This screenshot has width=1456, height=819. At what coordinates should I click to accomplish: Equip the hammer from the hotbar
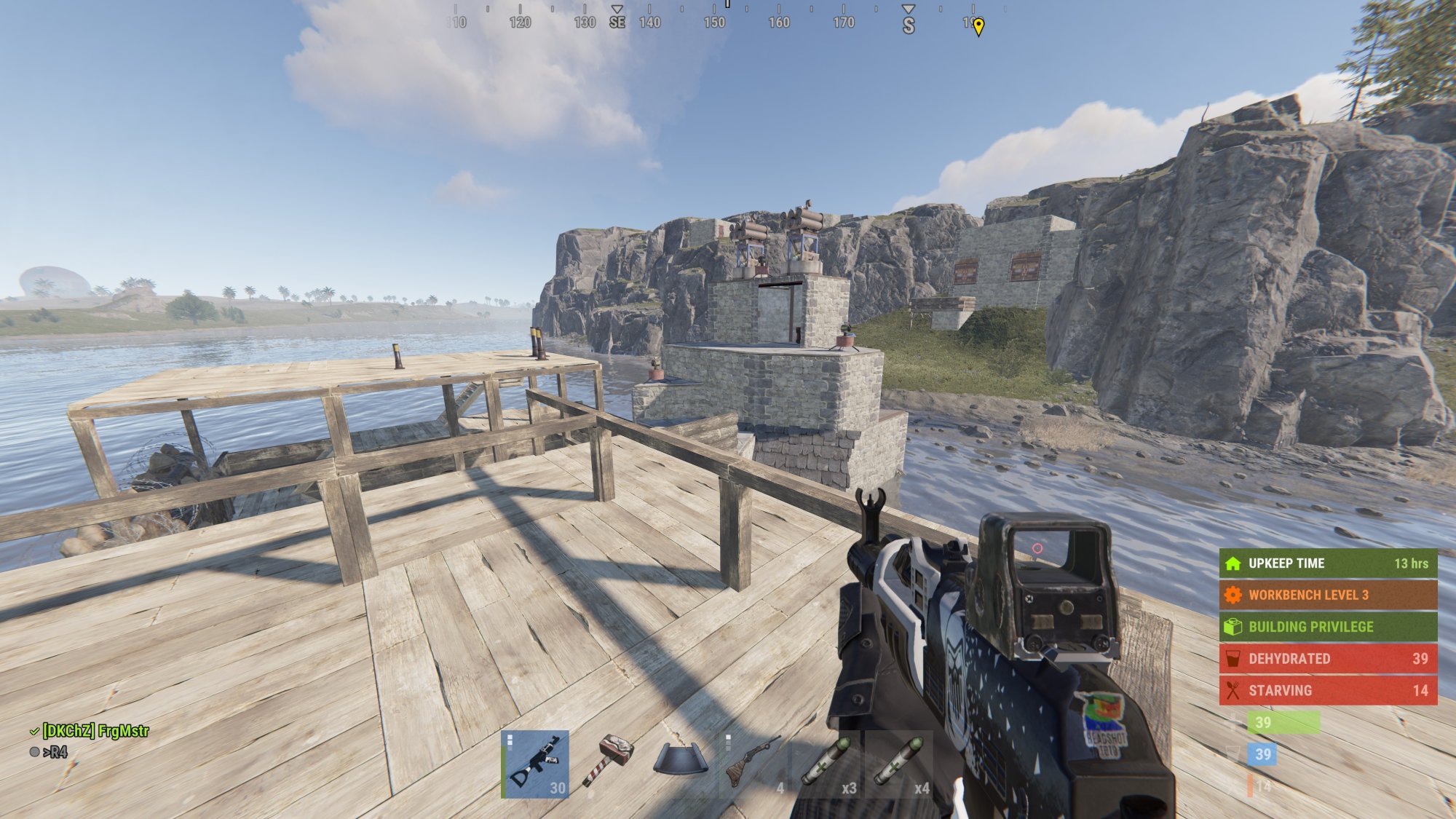click(608, 764)
